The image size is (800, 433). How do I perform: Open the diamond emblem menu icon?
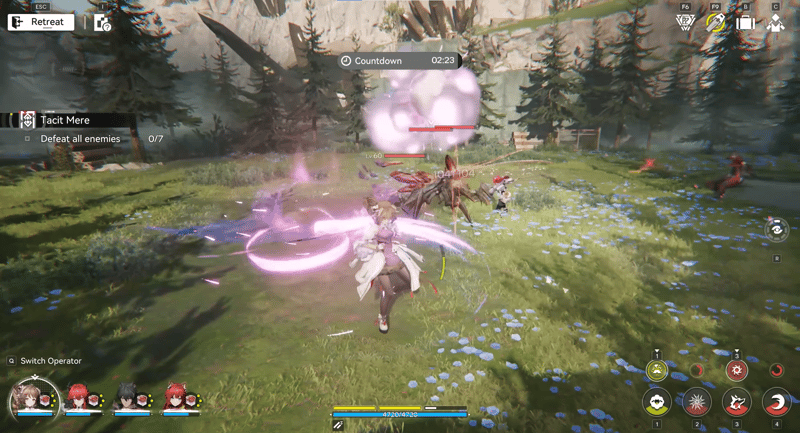point(685,23)
